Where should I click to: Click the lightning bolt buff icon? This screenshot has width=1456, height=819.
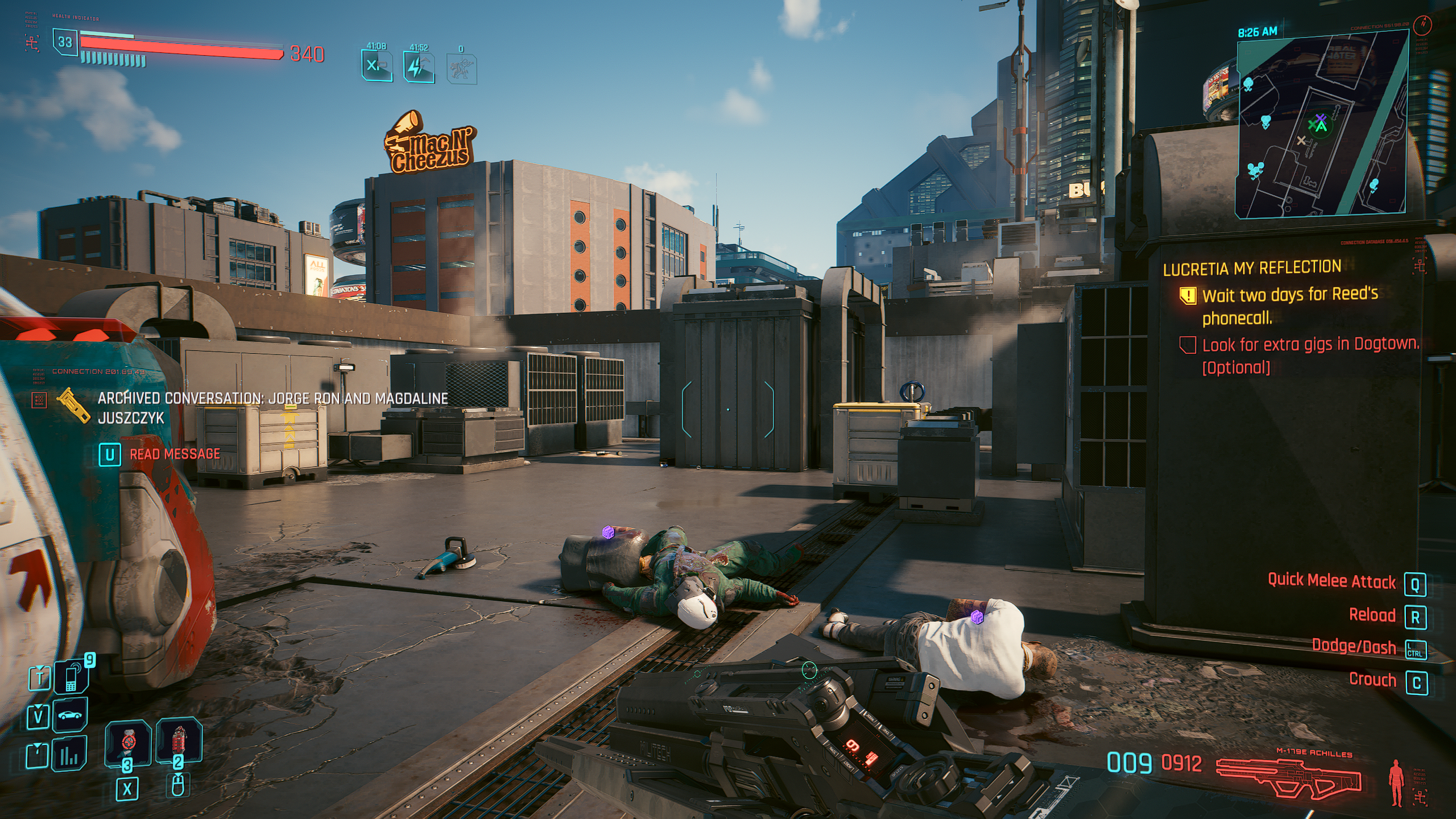[419, 67]
